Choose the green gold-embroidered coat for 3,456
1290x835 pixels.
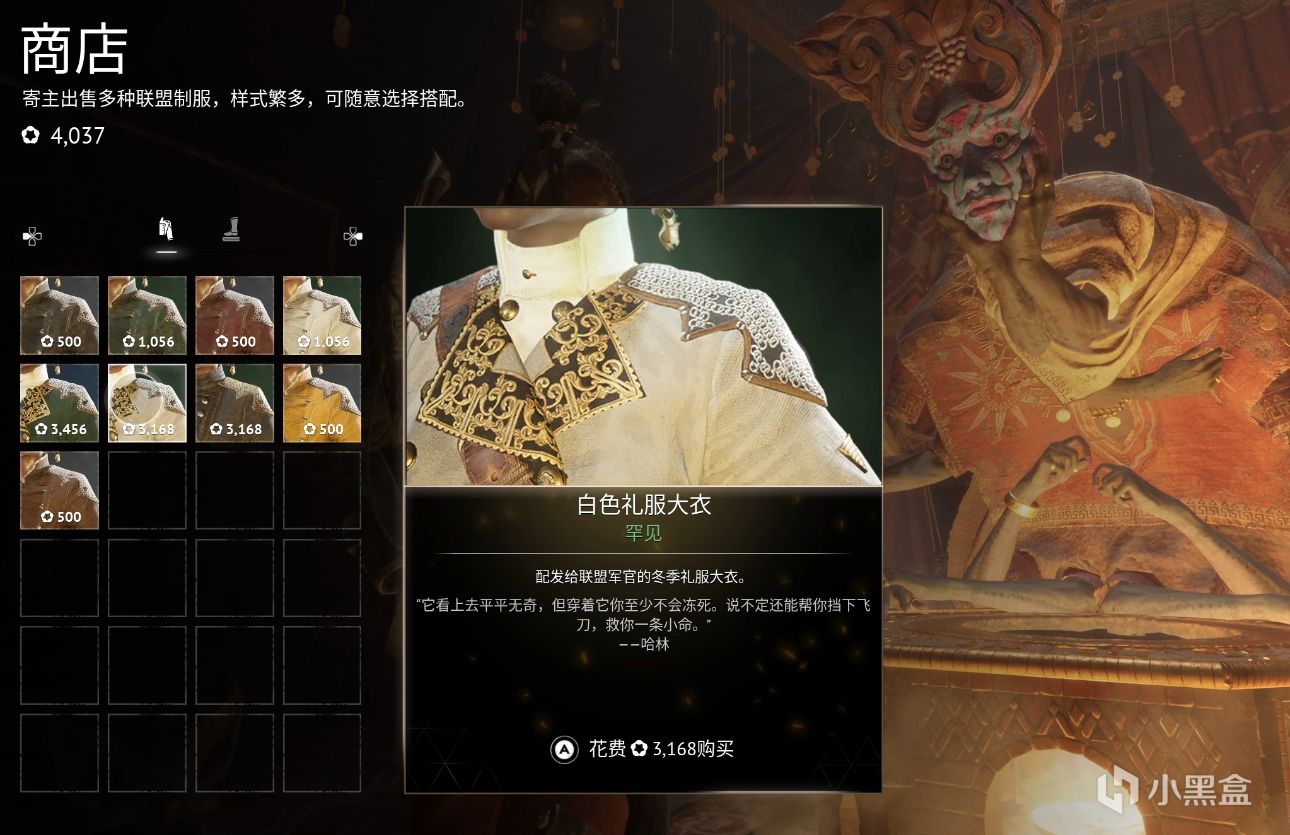[x=60, y=402]
